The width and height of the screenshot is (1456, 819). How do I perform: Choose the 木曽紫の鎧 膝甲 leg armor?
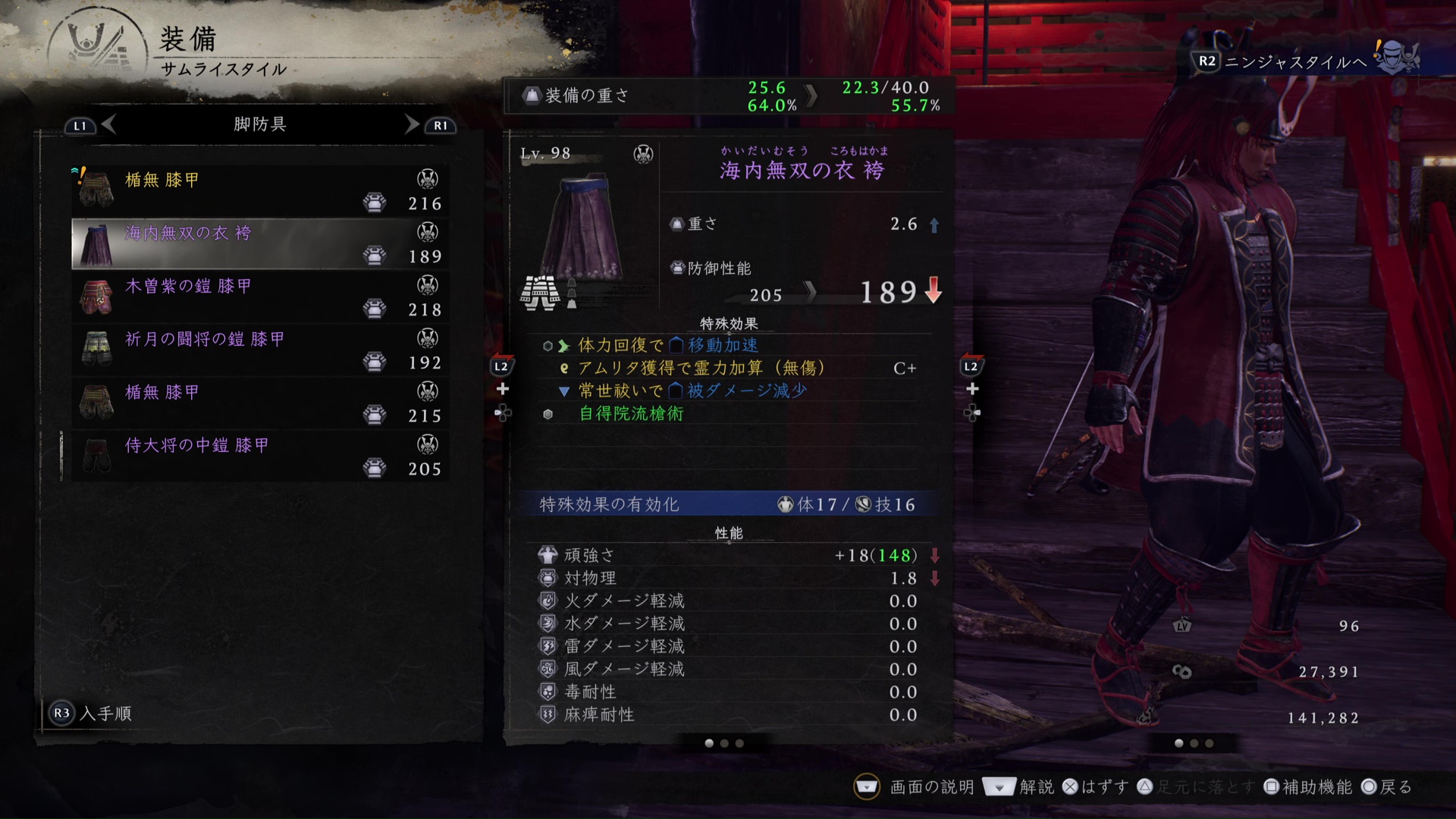(259, 297)
